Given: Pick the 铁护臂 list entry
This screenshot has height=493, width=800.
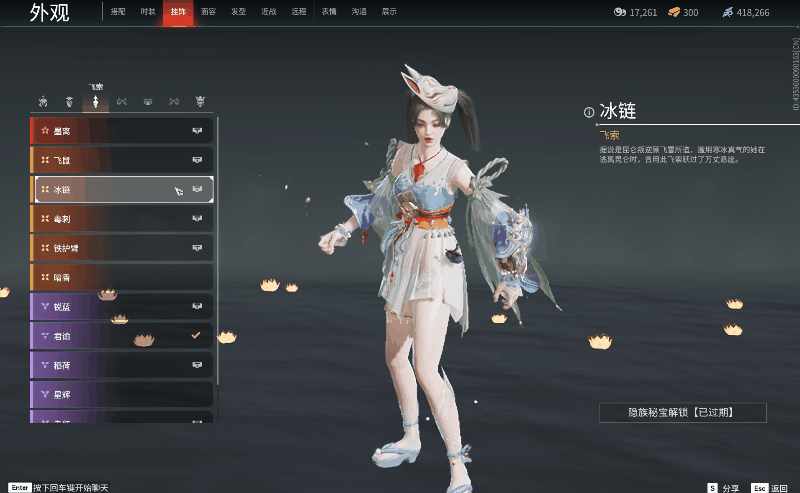Looking at the screenshot, I should tap(122, 247).
